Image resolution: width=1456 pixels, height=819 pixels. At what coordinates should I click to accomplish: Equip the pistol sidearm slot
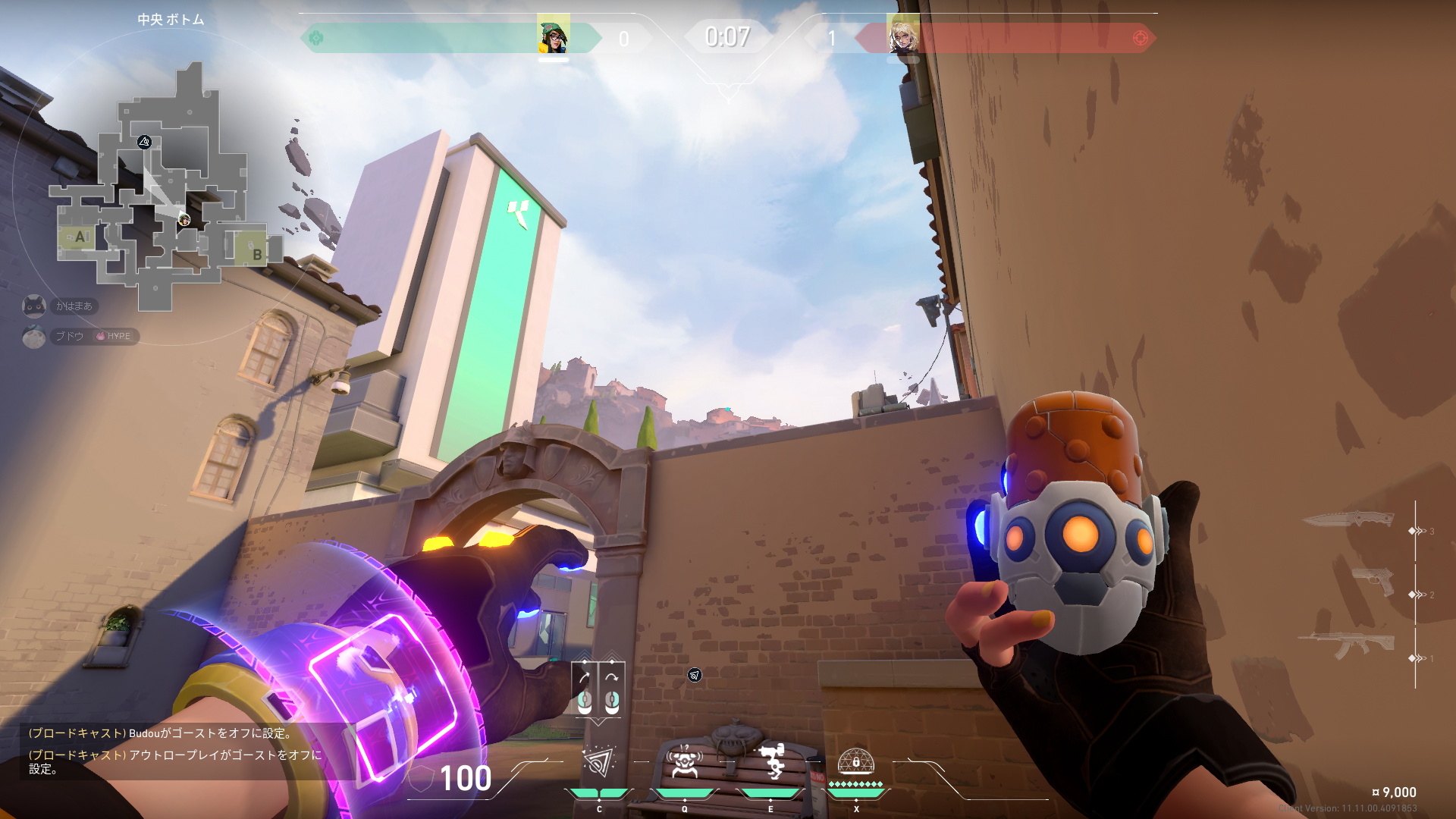tap(1373, 582)
